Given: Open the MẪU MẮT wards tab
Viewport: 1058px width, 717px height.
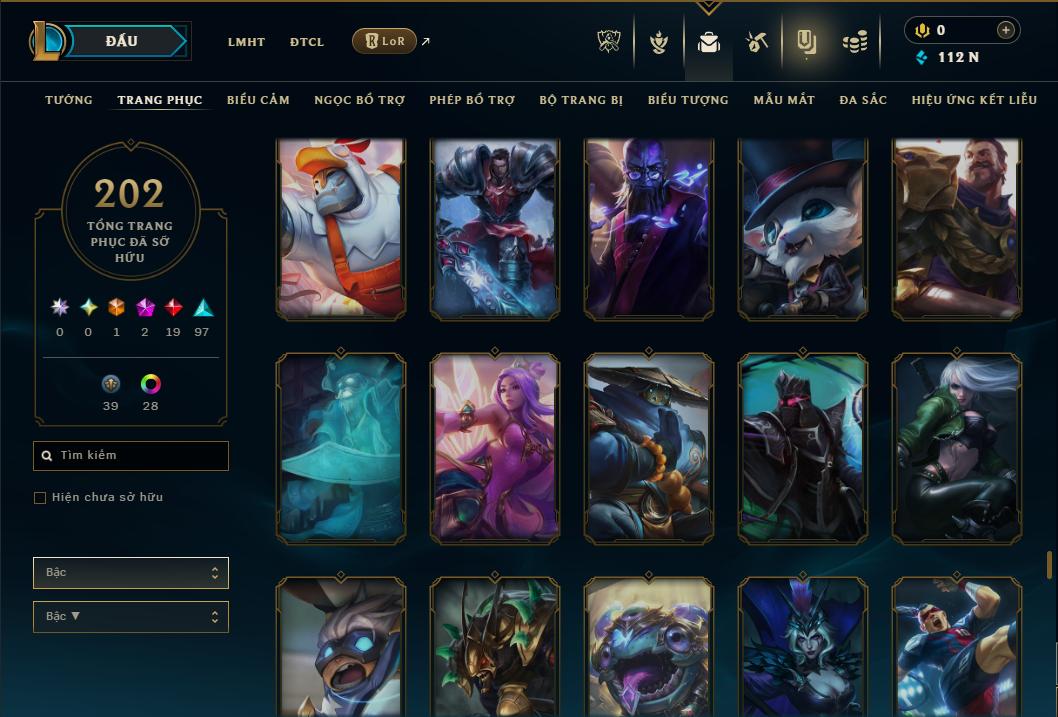Looking at the screenshot, I should tap(784, 100).
